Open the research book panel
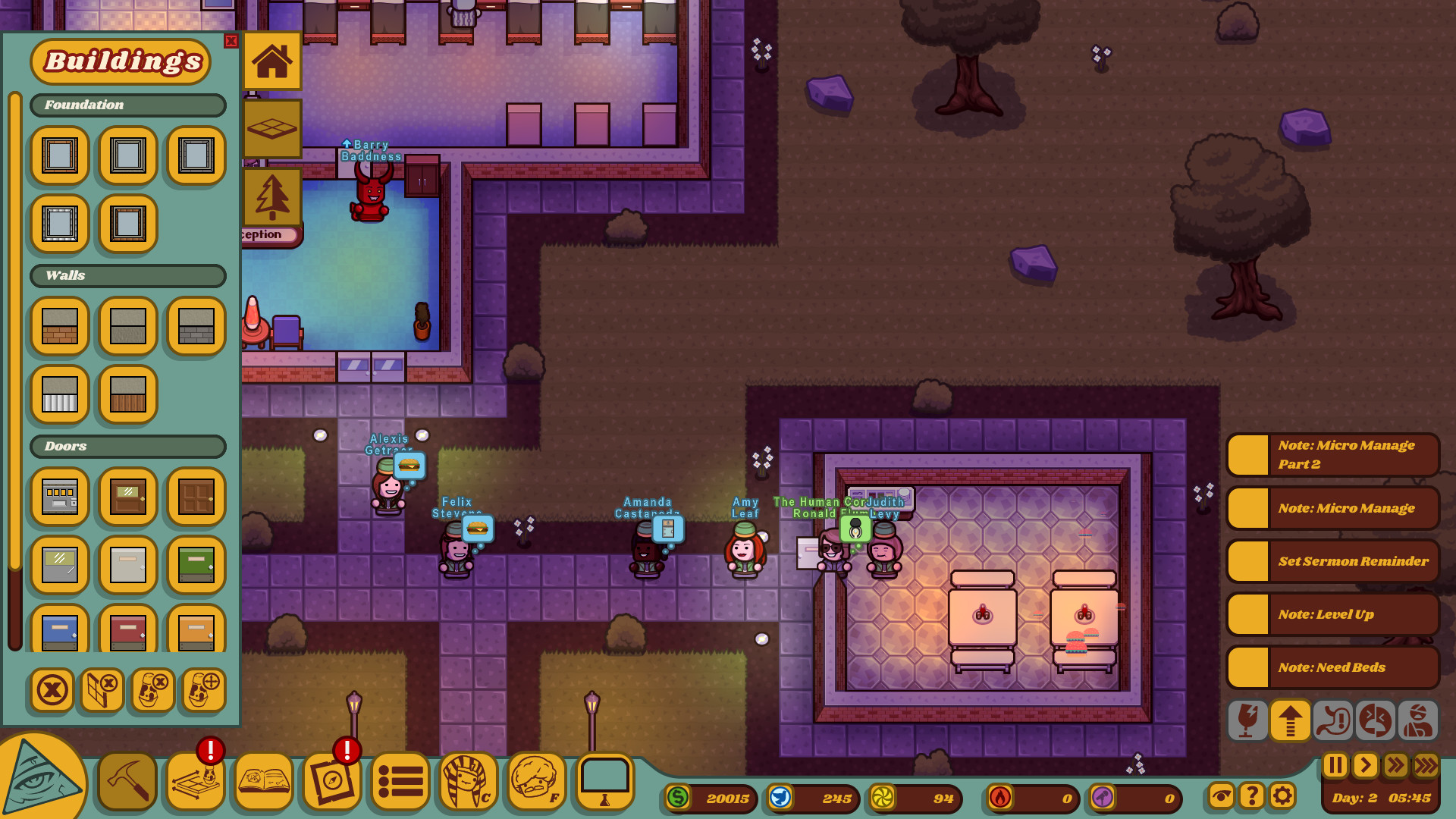 coord(263,781)
